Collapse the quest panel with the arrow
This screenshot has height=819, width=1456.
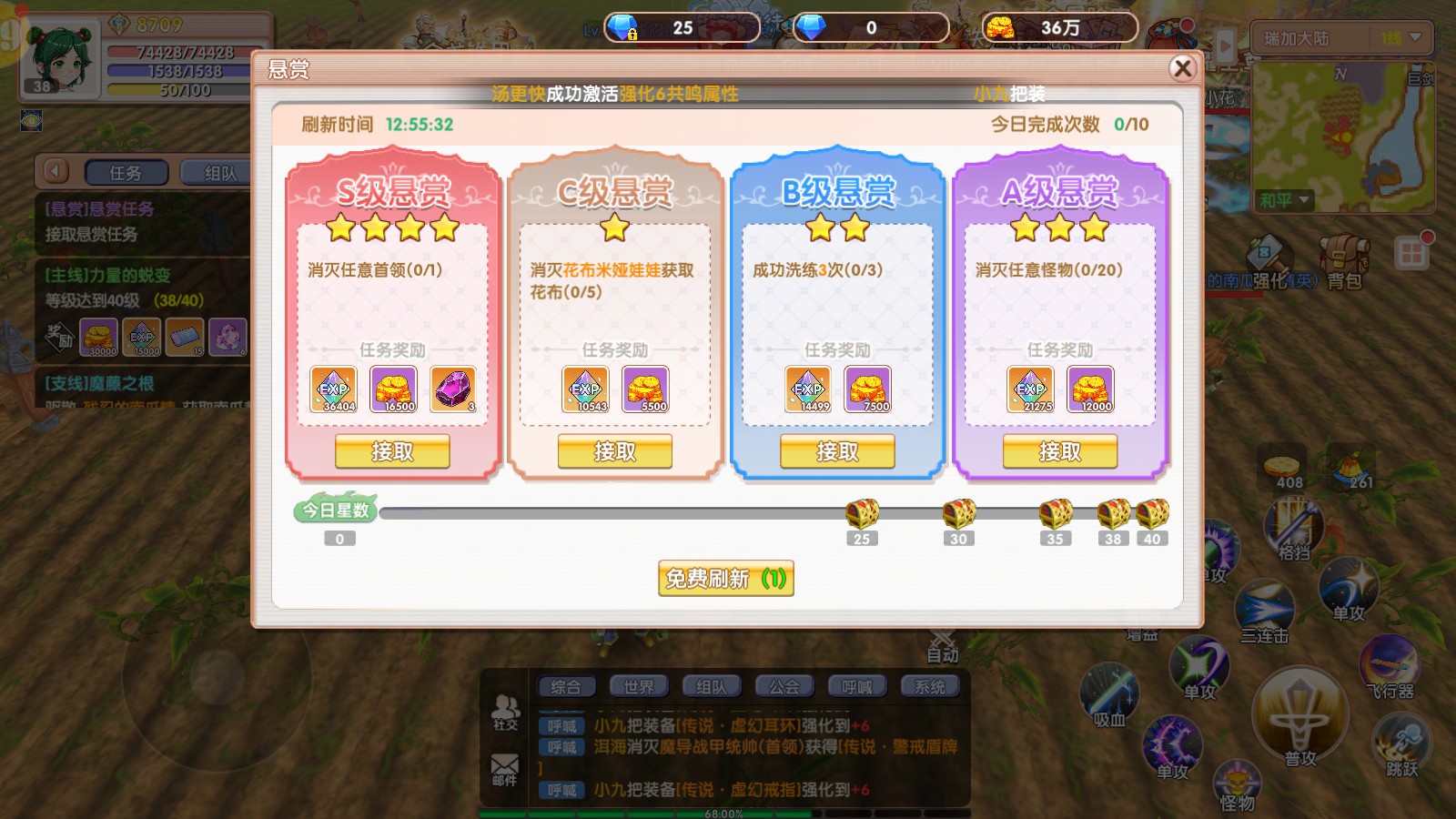tap(54, 172)
